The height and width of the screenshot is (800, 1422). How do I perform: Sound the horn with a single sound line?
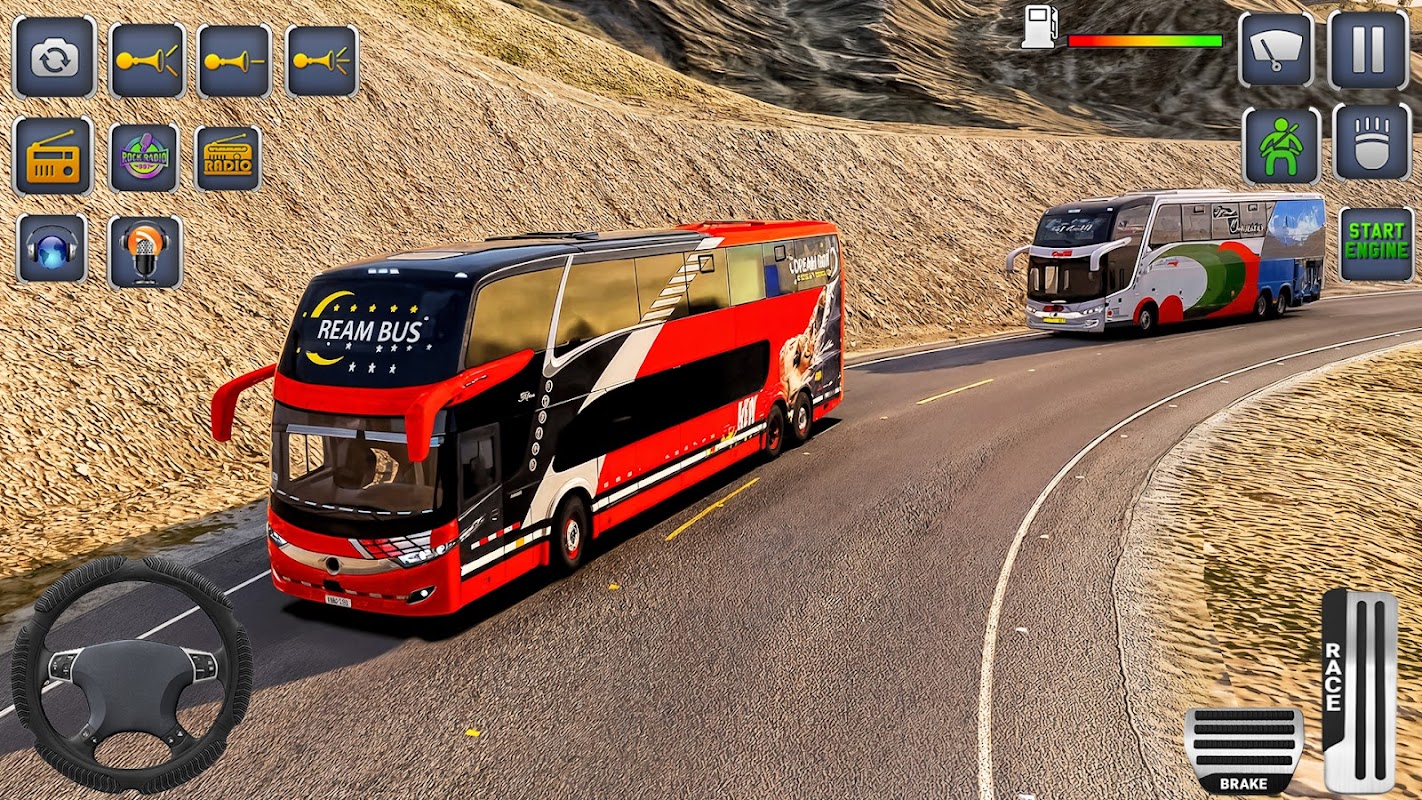pyautogui.click(x=234, y=60)
